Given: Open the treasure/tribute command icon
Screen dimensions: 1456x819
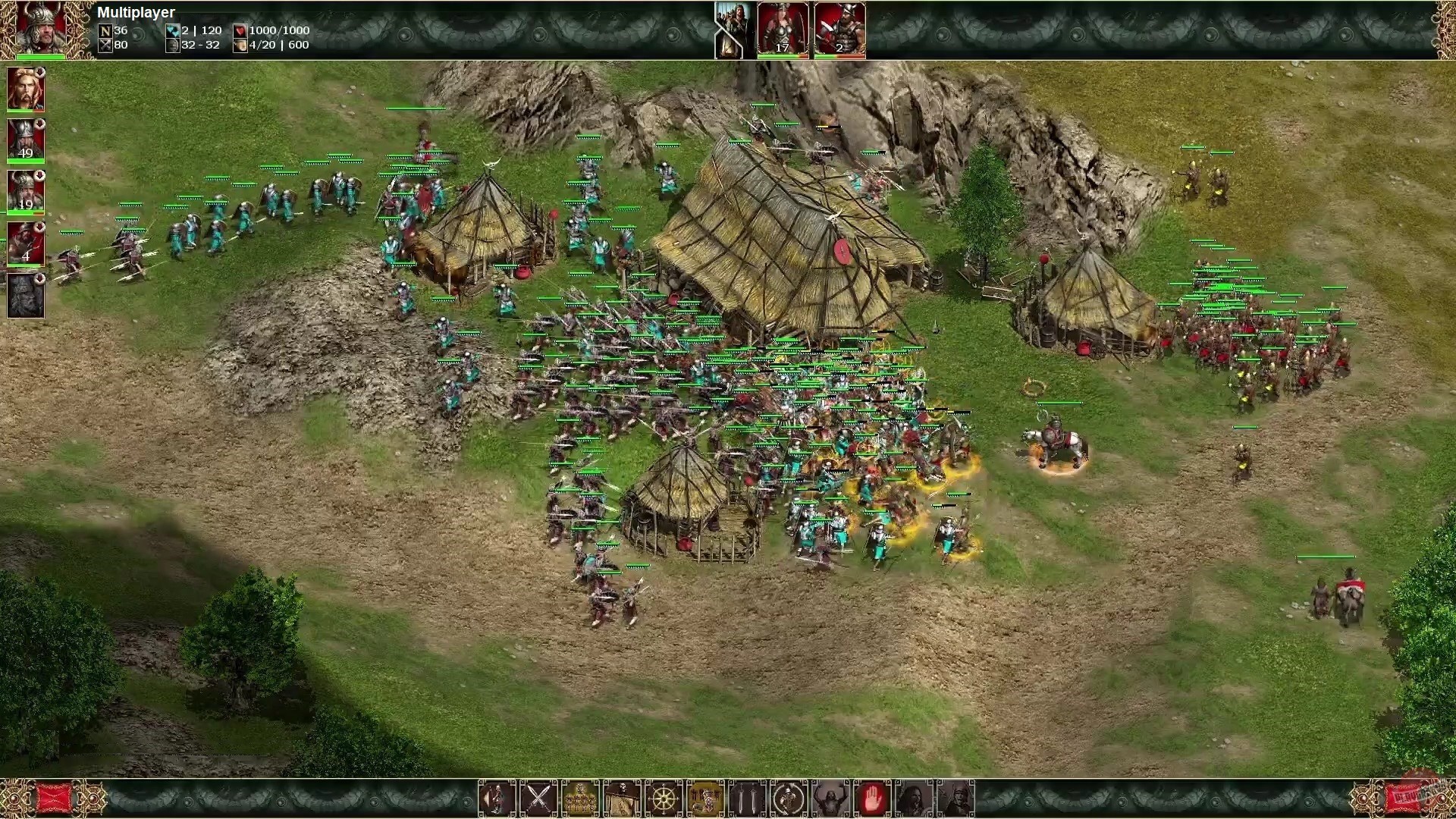Looking at the screenshot, I should (580, 798).
